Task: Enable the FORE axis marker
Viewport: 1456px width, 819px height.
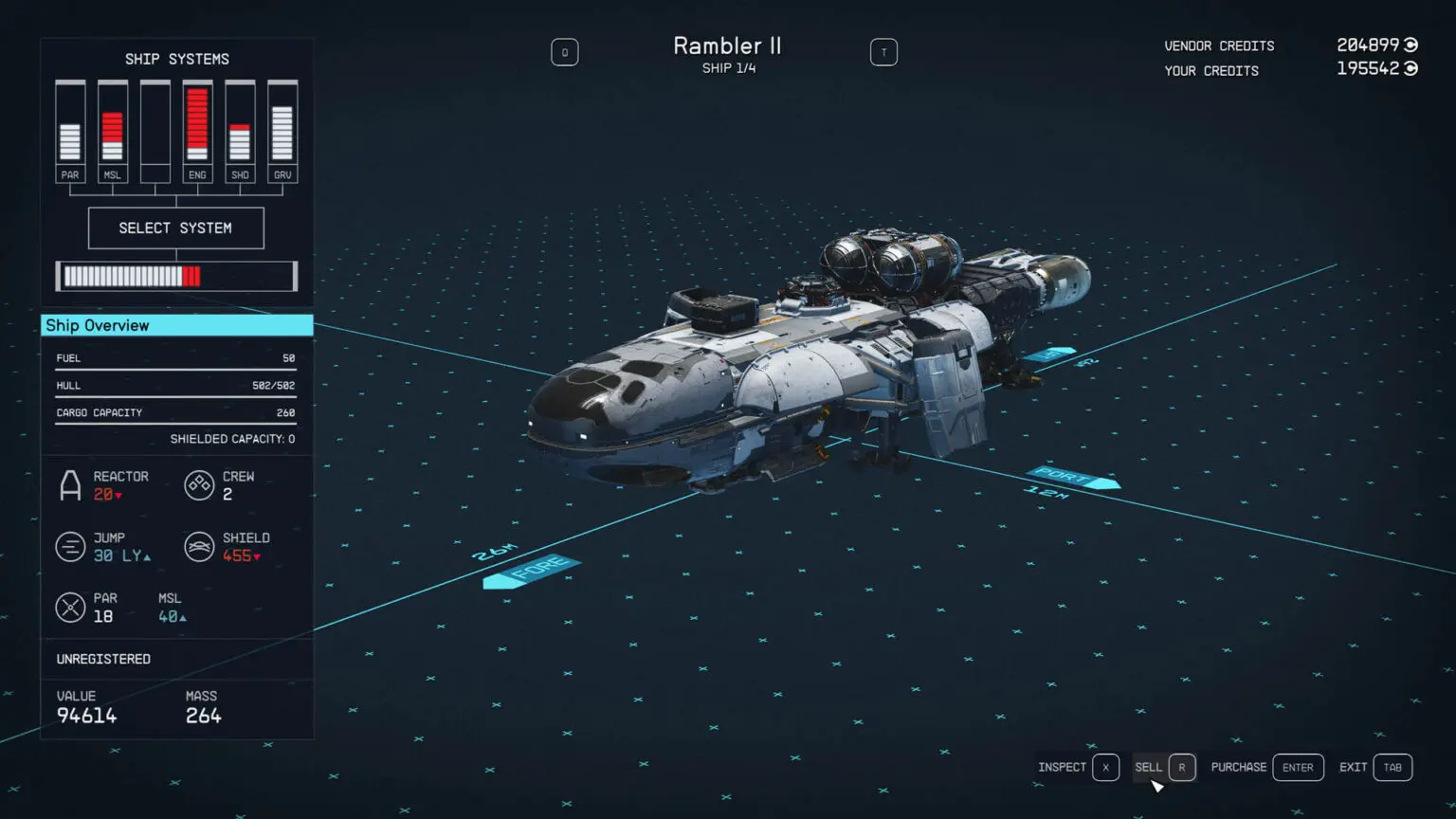Action: (531, 571)
